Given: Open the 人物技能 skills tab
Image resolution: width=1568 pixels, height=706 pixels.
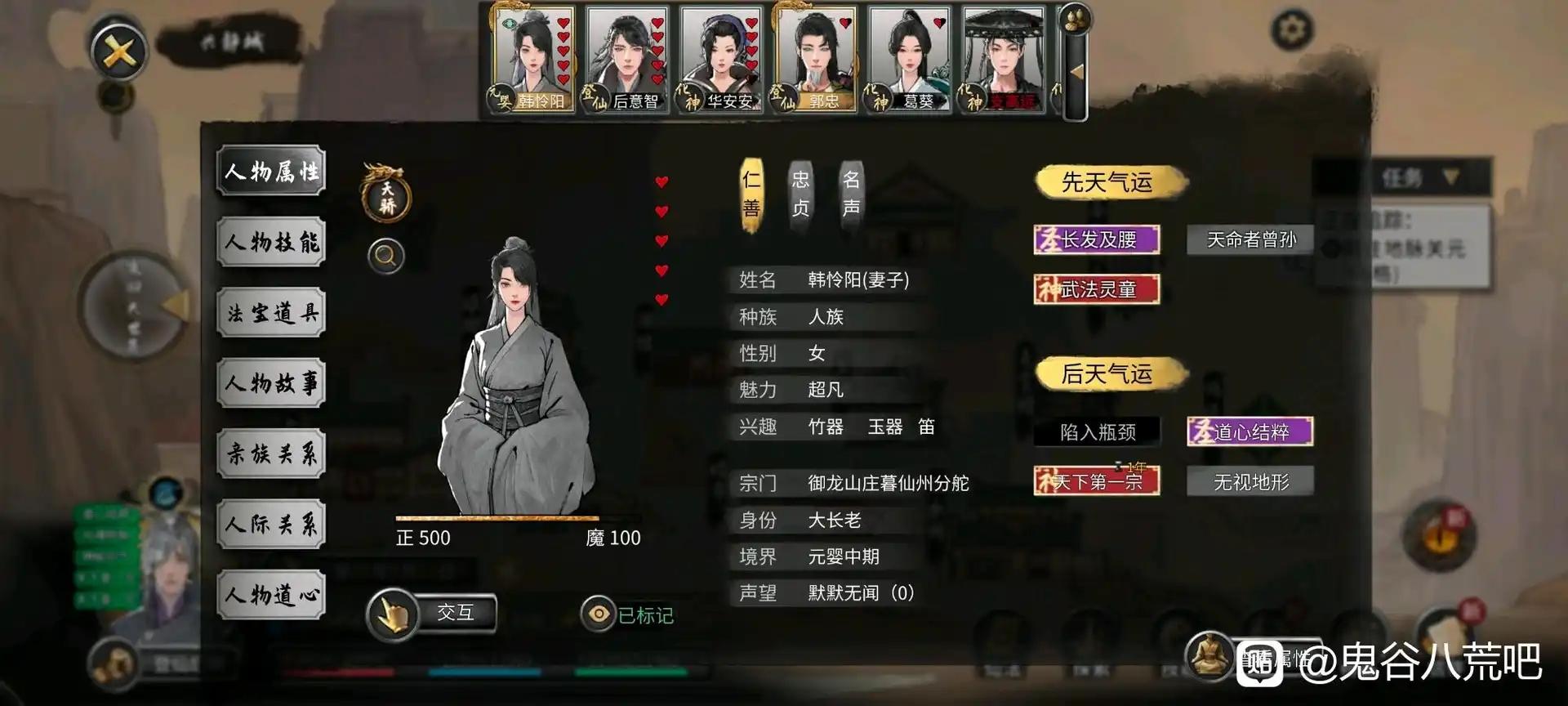Looking at the screenshot, I should pyautogui.click(x=271, y=243).
